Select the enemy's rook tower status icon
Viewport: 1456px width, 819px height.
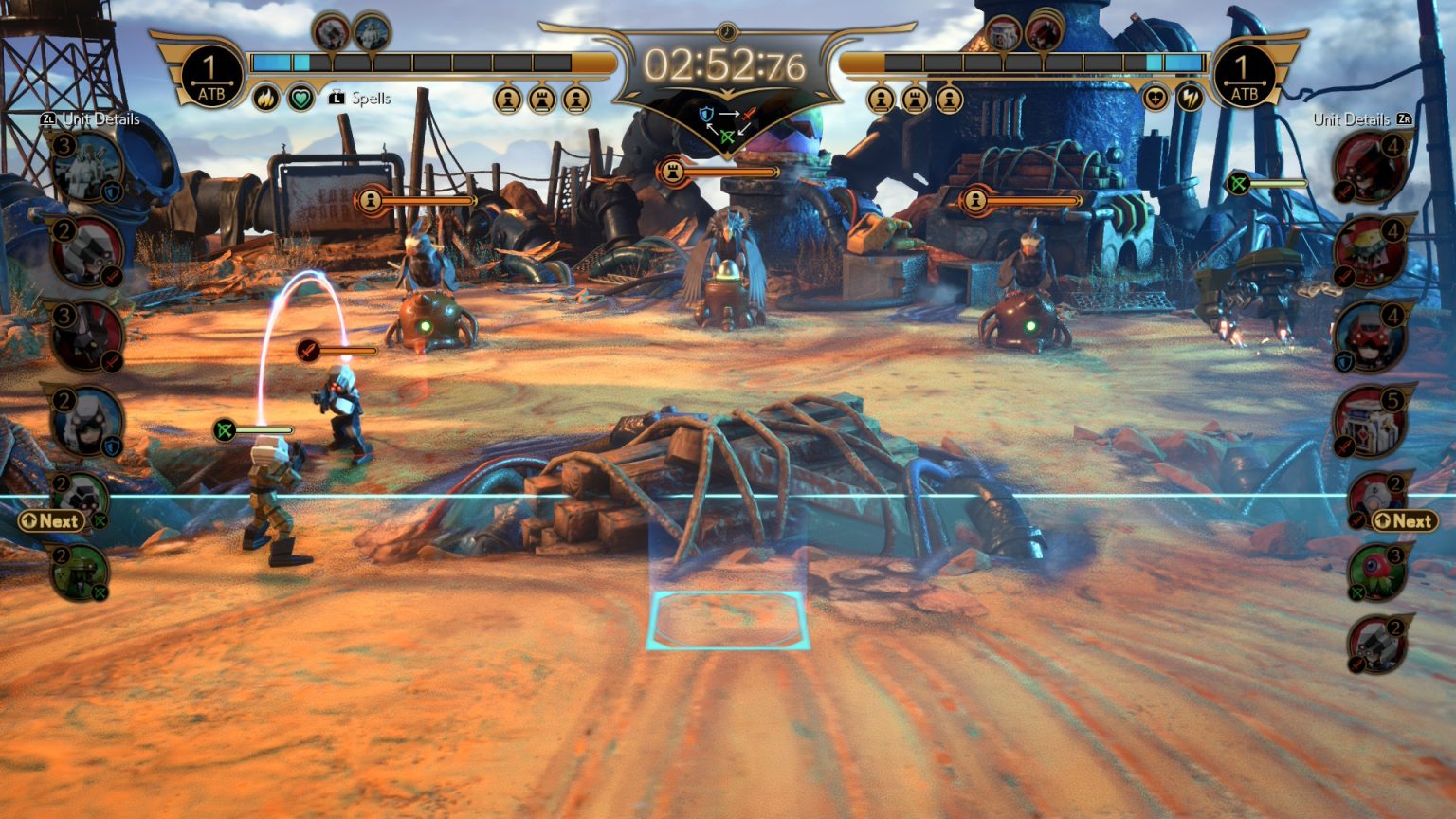(915, 99)
